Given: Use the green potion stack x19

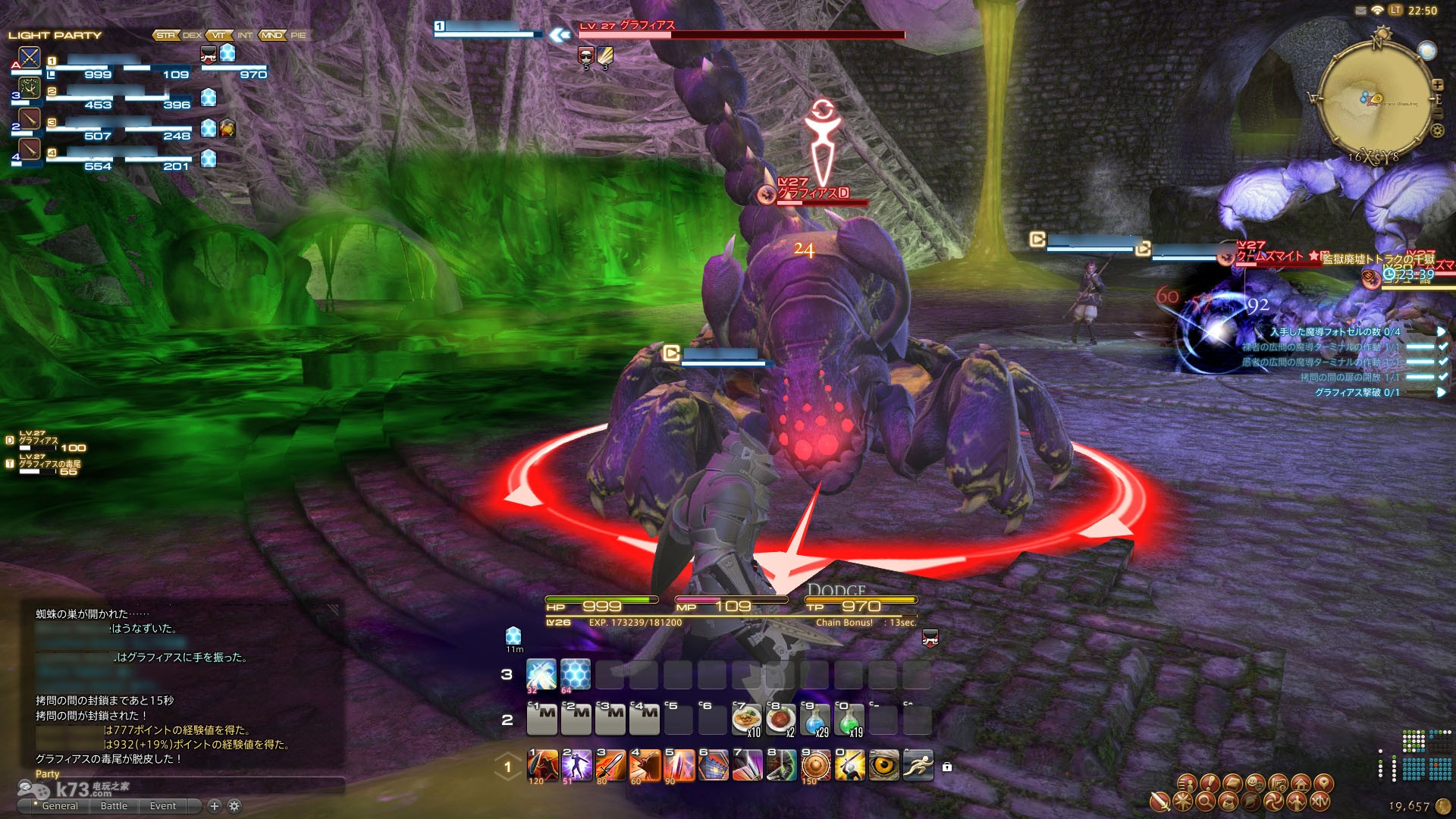Looking at the screenshot, I should (849, 720).
